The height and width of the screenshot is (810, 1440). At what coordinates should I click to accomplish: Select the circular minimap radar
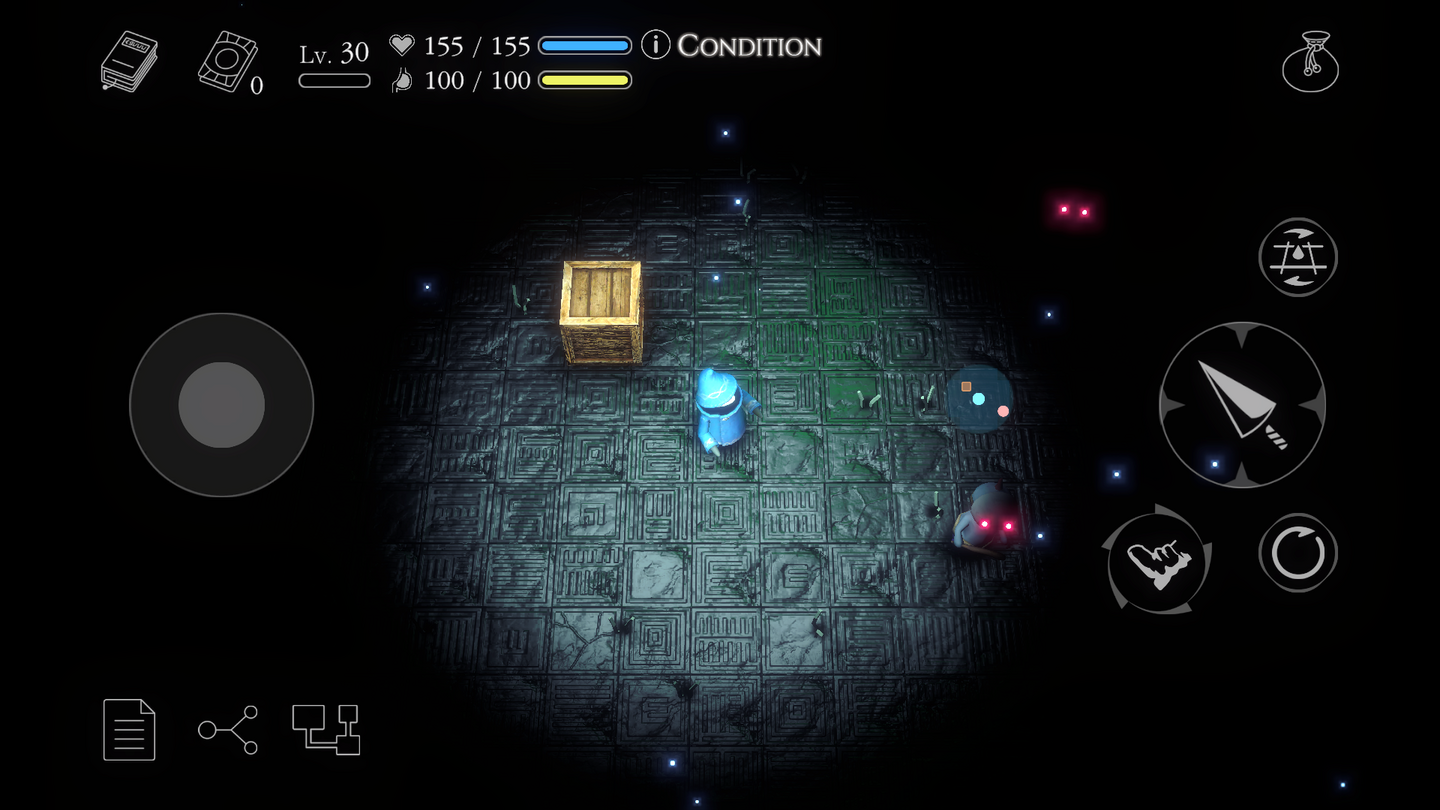point(979,398)
